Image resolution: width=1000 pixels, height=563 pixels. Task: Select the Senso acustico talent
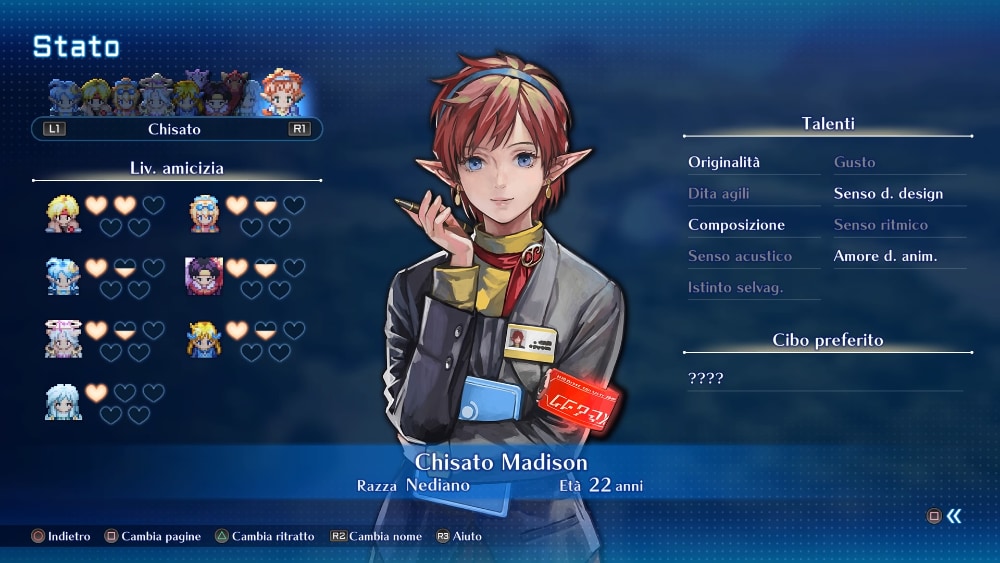point(739,256)
